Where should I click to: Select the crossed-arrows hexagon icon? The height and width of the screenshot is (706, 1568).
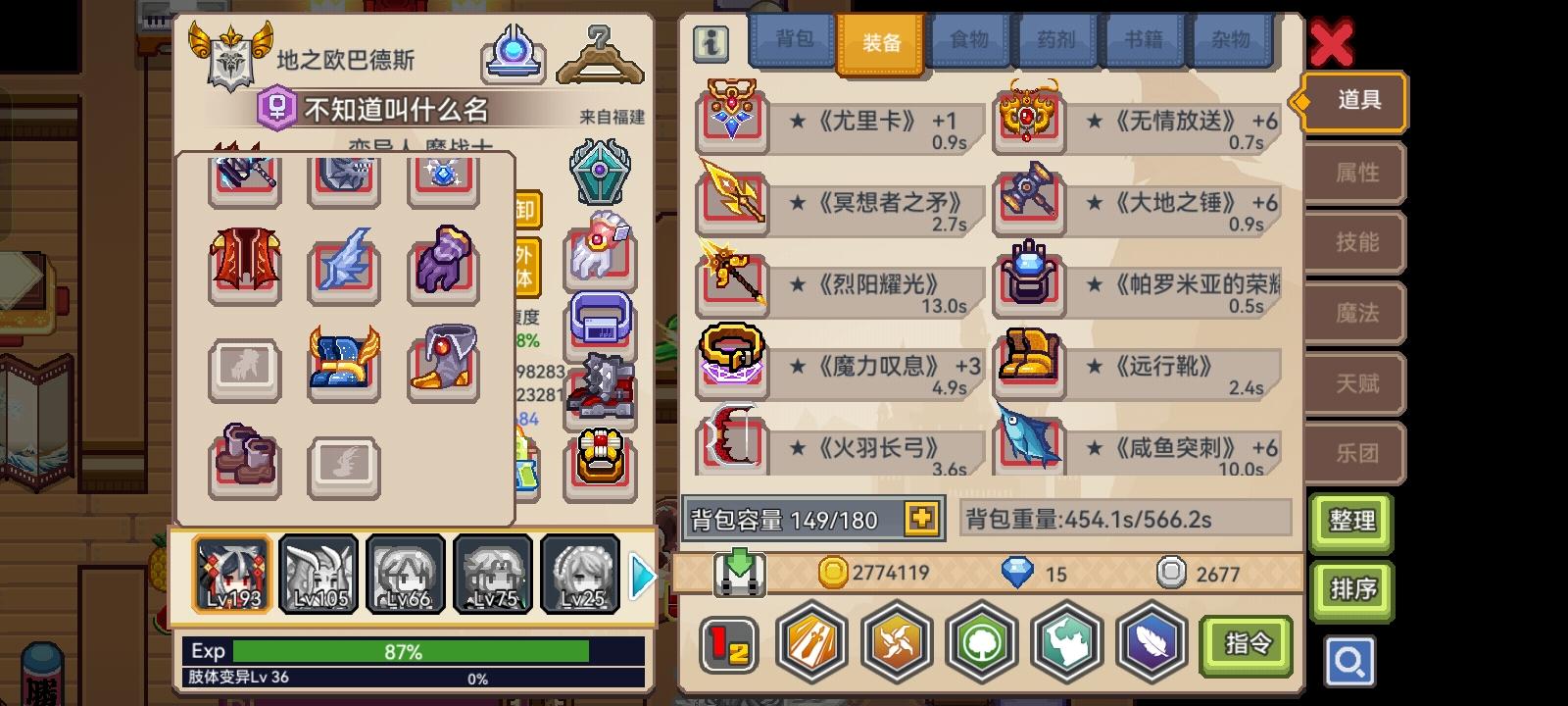click(x=810, y=642)
